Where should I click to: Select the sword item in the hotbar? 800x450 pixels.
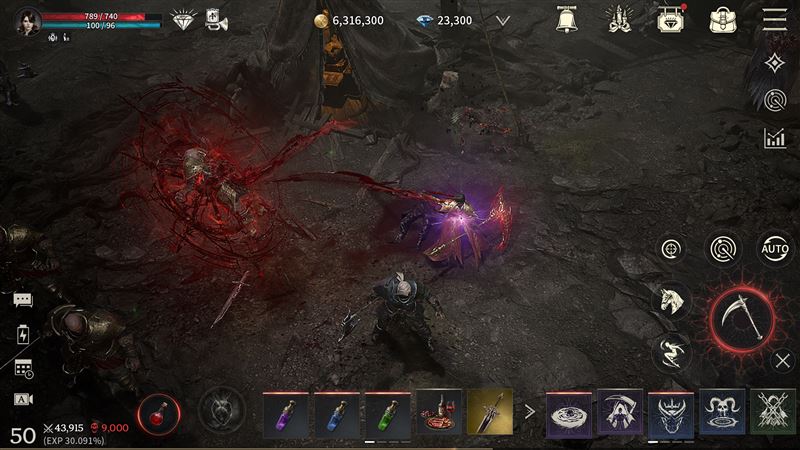pyautogui.click(x=490, y=412)
